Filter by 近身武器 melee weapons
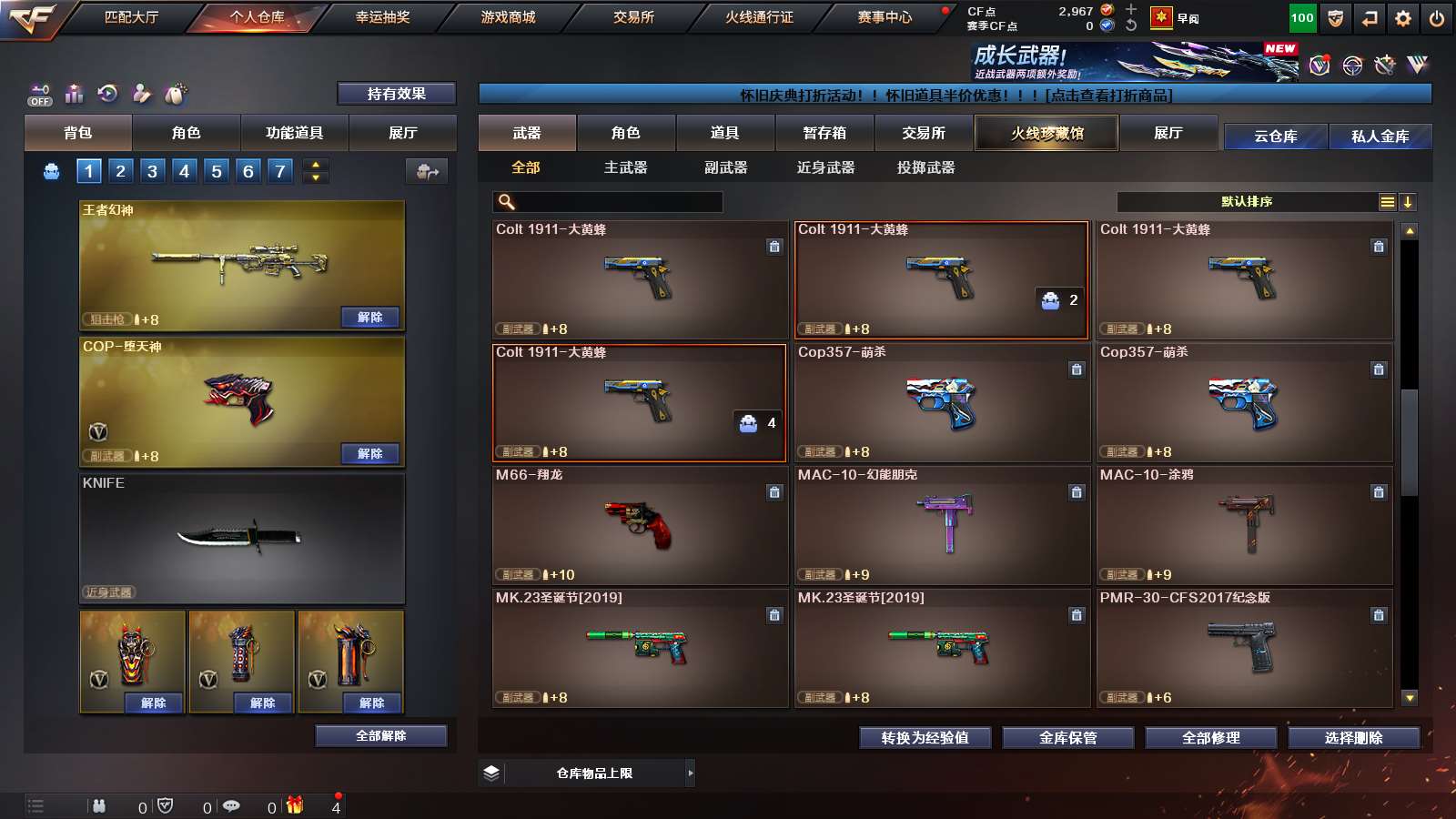Viewport: 1456px width, 819px height. pos(825,167)
